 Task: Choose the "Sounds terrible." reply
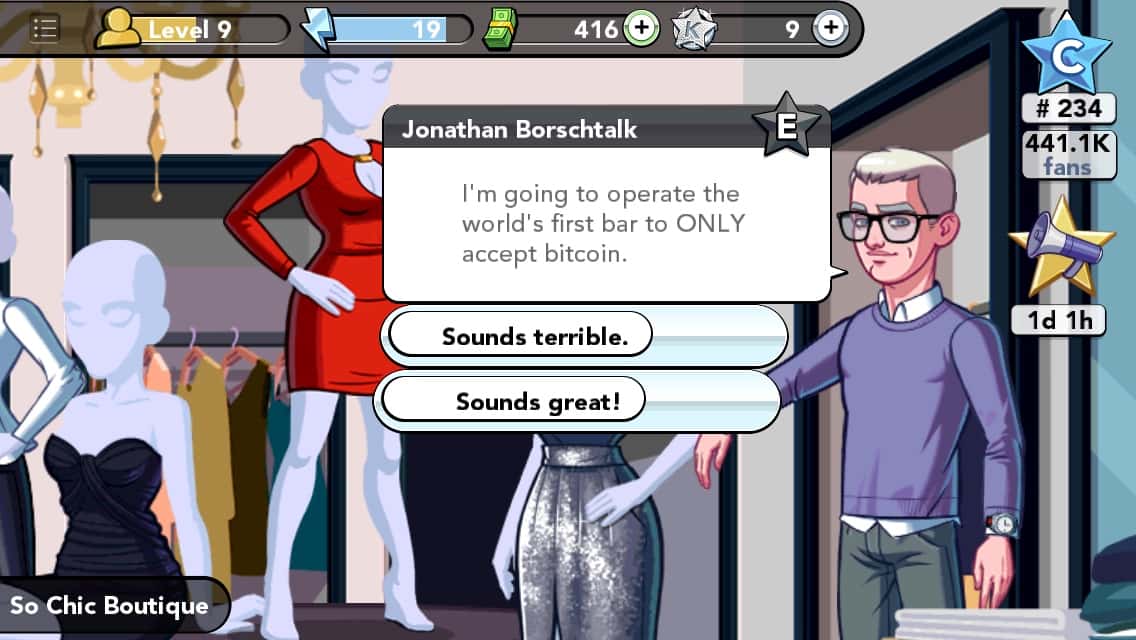point(534,337)
